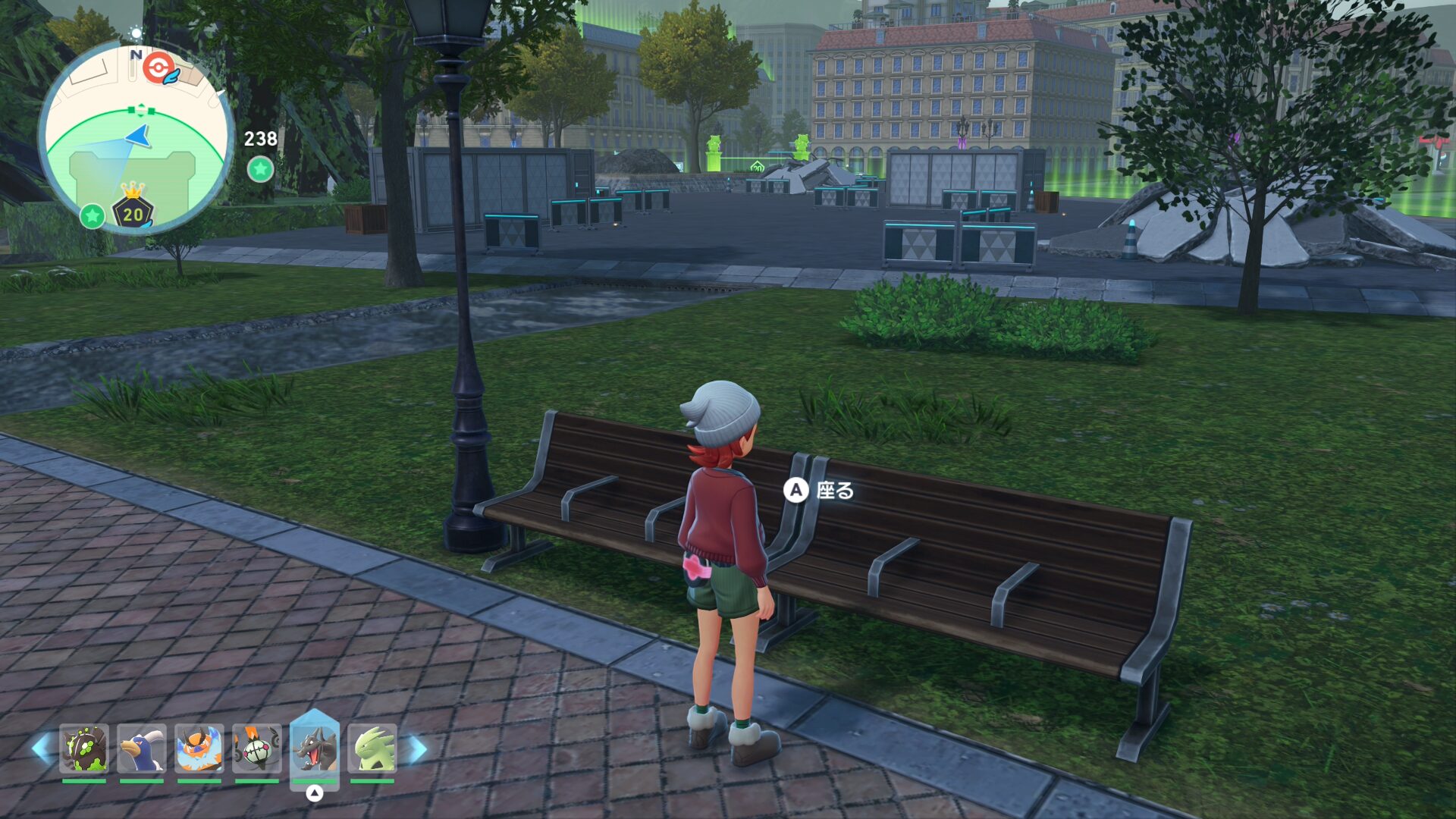Click the left arrow of the party bar
1456x819 pixels.
42,748
